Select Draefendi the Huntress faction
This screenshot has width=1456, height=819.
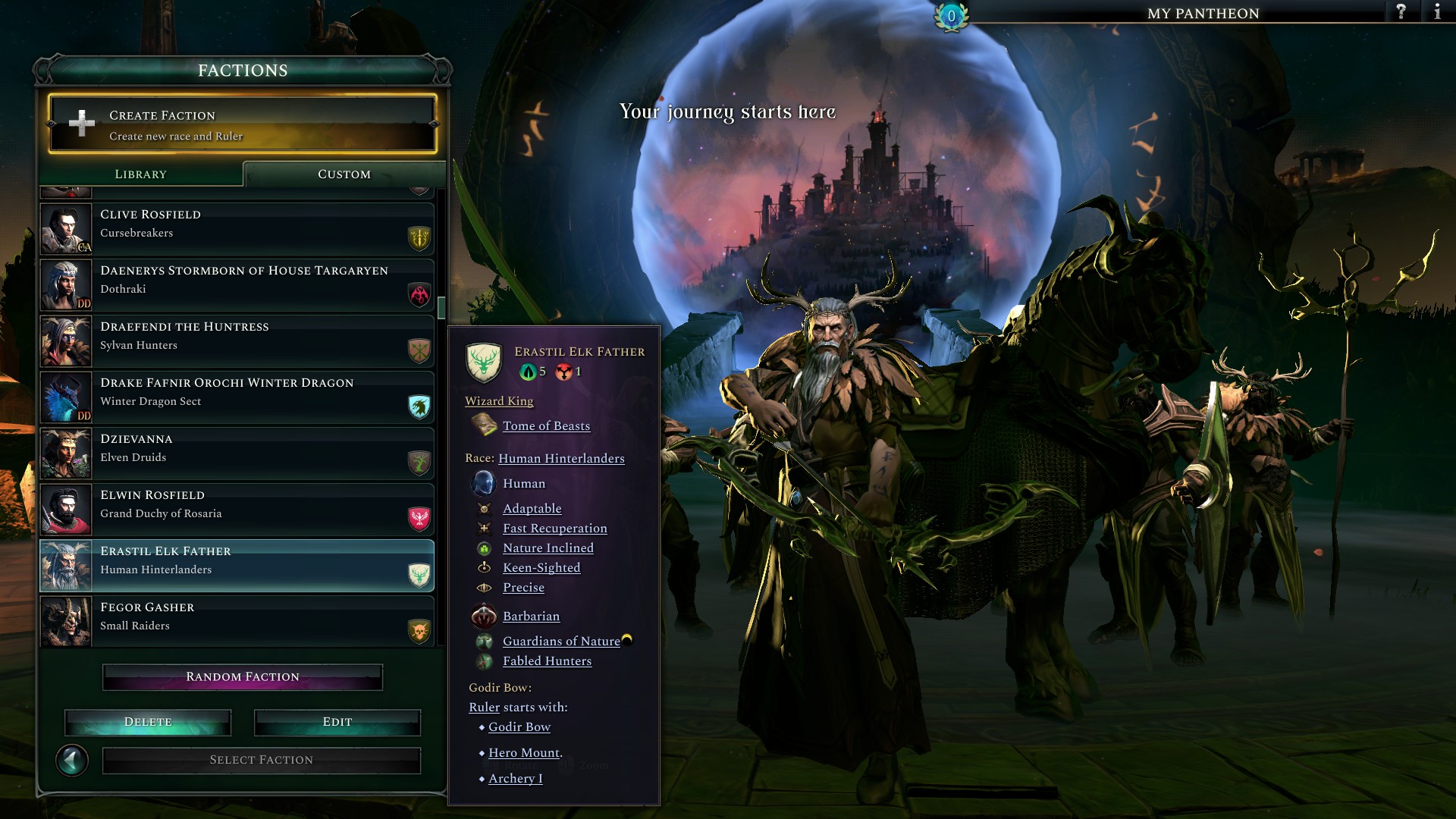[237, 340]
